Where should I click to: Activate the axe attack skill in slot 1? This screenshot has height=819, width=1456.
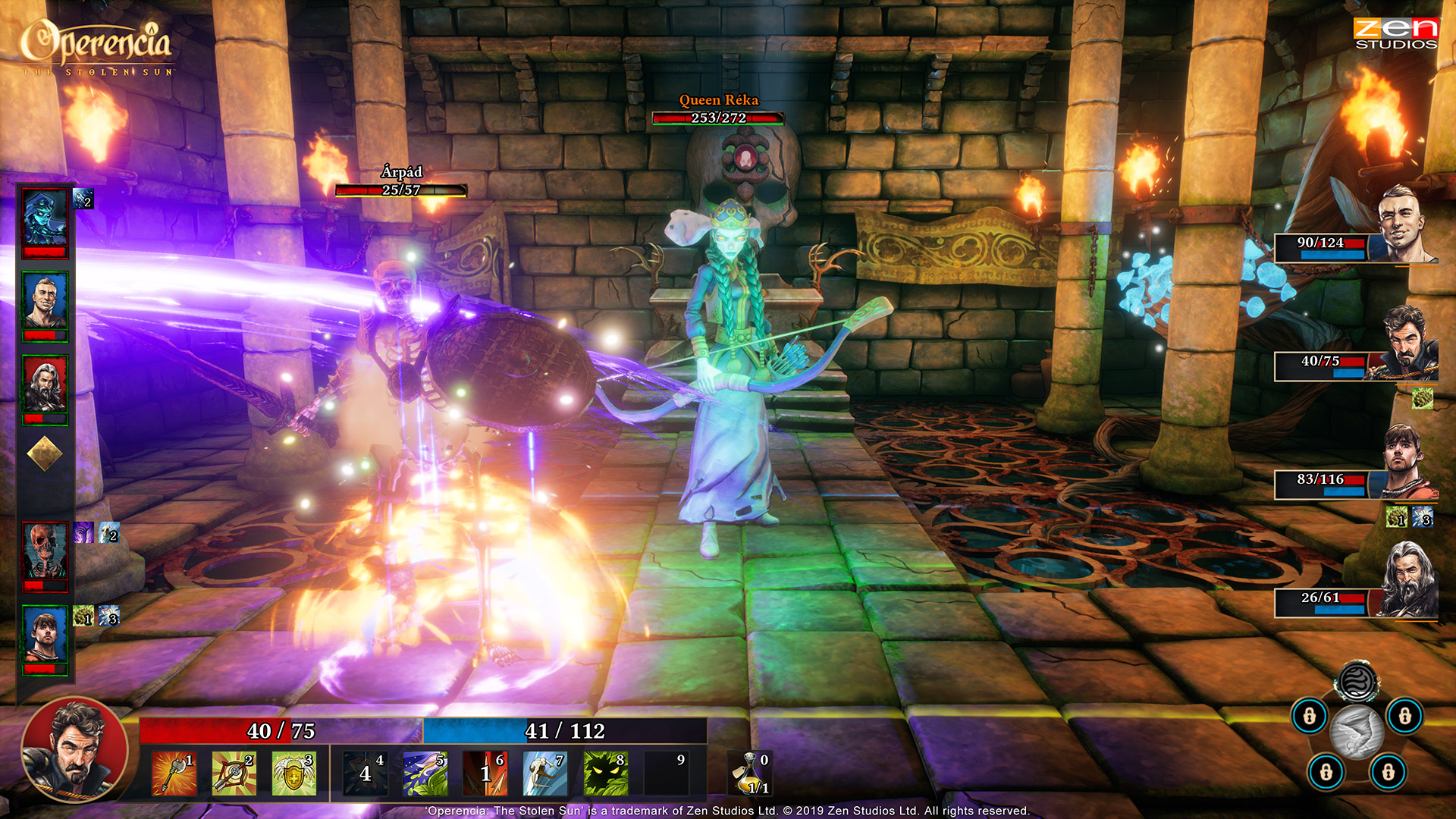(174, 773)
